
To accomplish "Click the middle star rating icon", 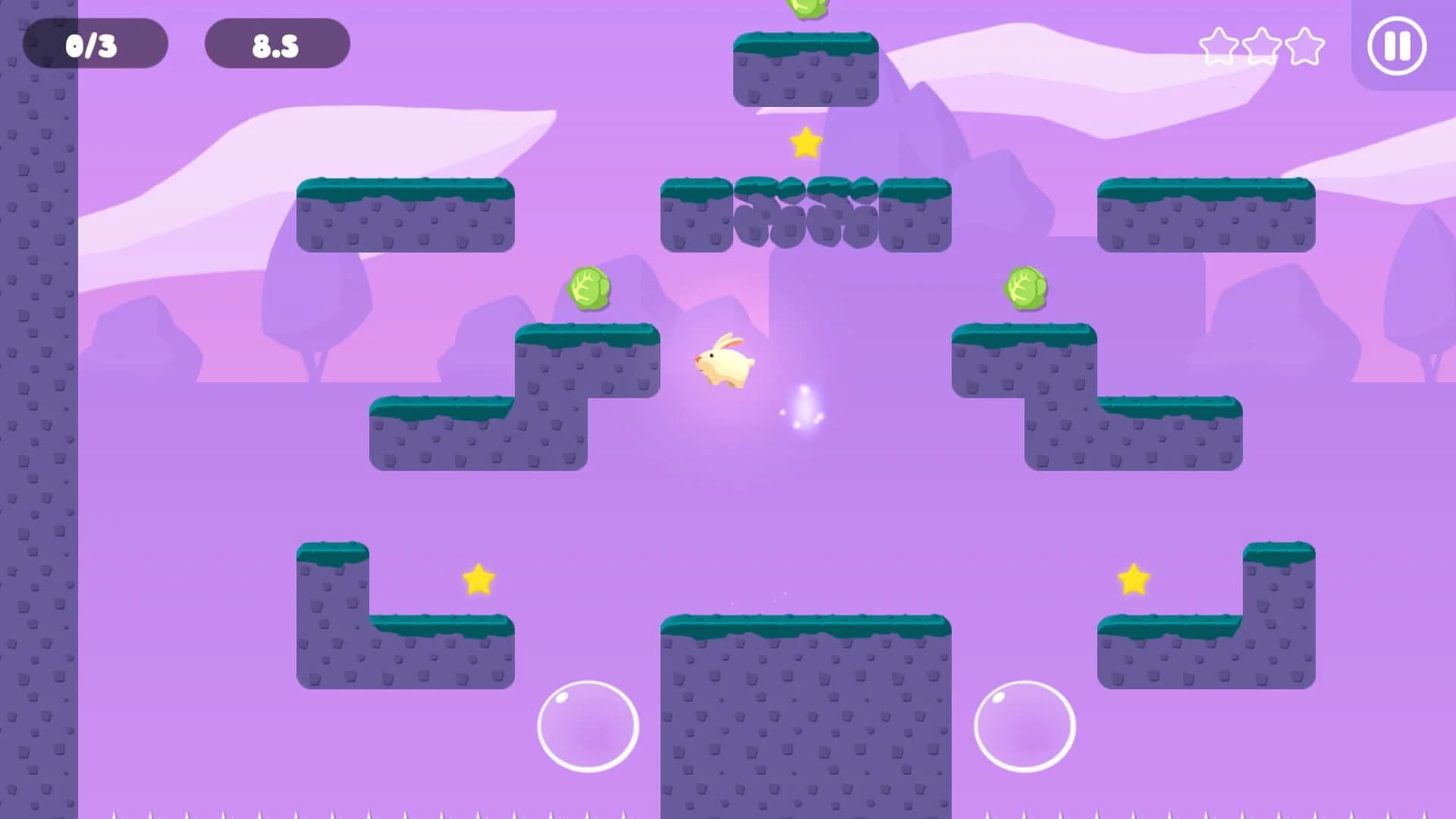I will (x=1260, y=46).
